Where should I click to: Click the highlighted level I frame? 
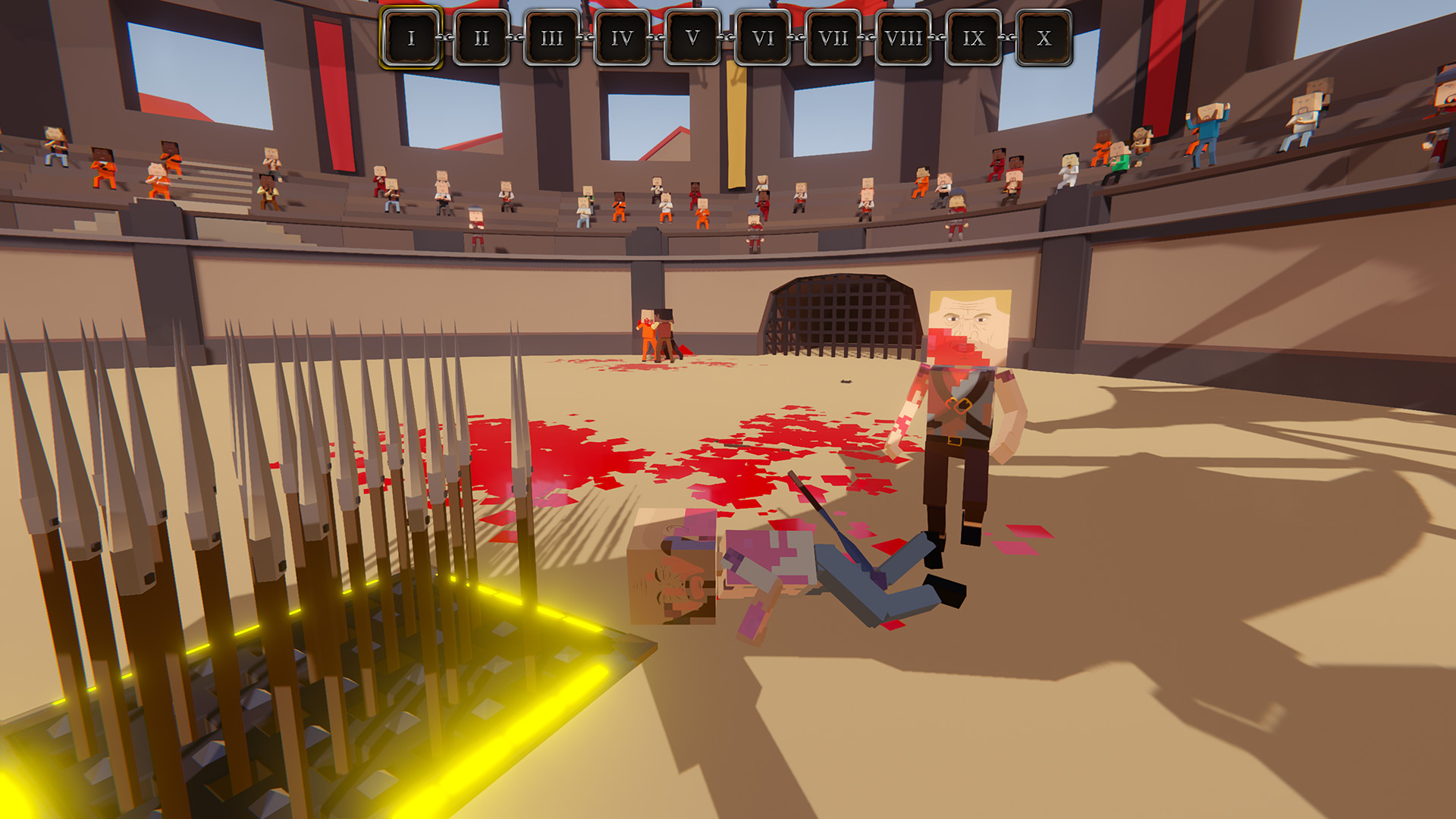pyautogui.click(x=412, y=35)
